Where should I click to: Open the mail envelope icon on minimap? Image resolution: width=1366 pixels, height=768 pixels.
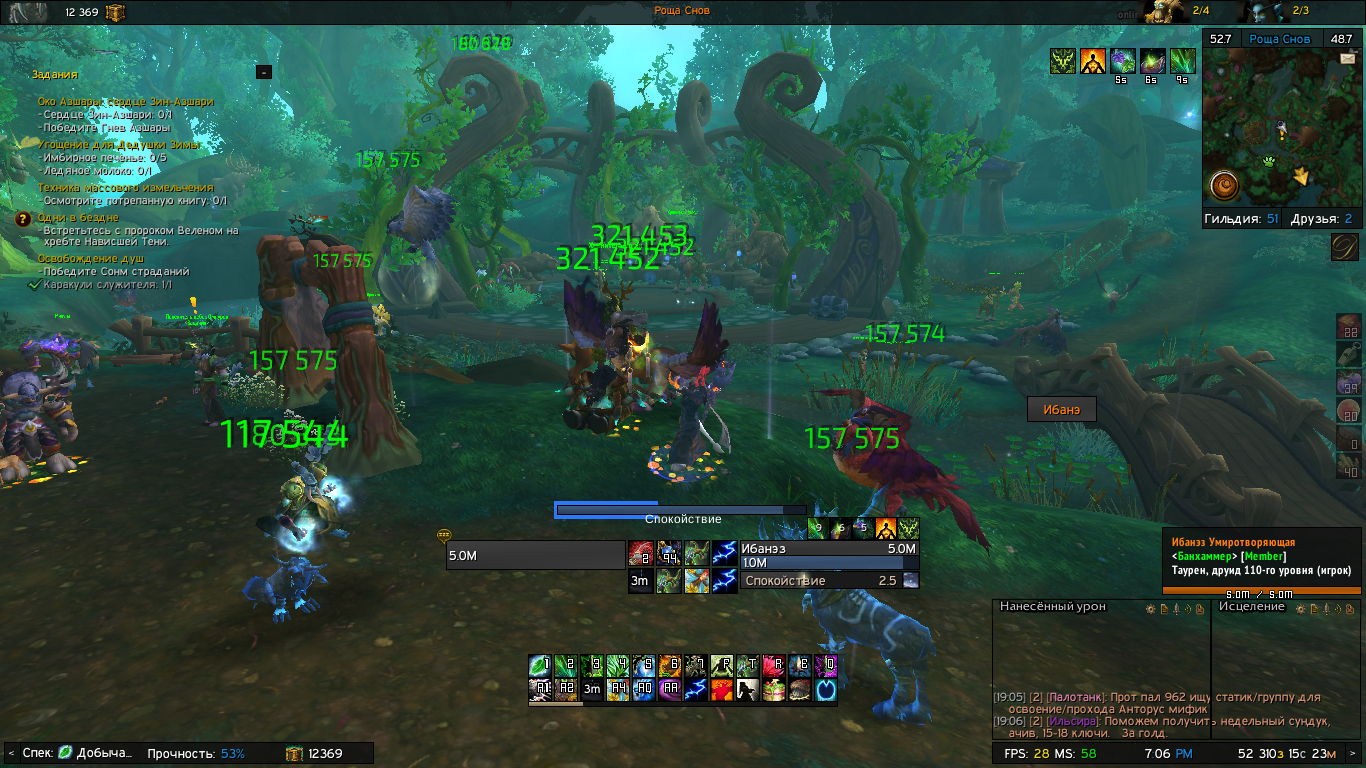click(1347, 59)
